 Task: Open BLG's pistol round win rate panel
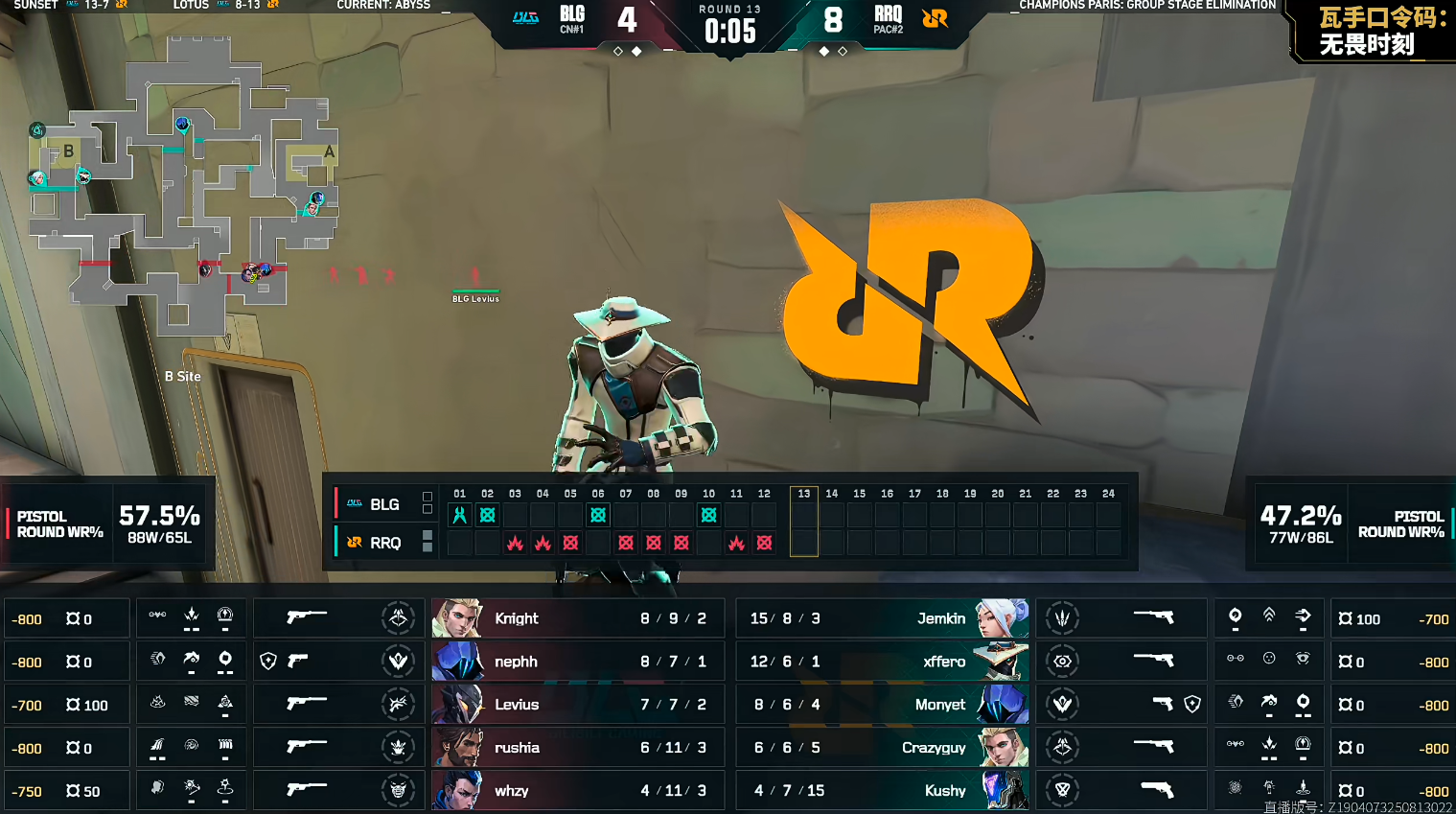point(107,524)
